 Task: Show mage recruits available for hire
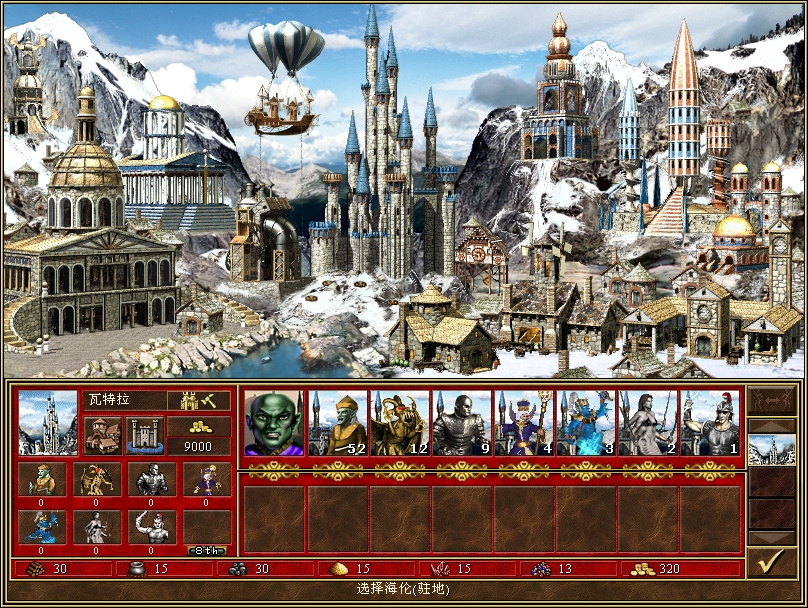[x=205, y=479]
